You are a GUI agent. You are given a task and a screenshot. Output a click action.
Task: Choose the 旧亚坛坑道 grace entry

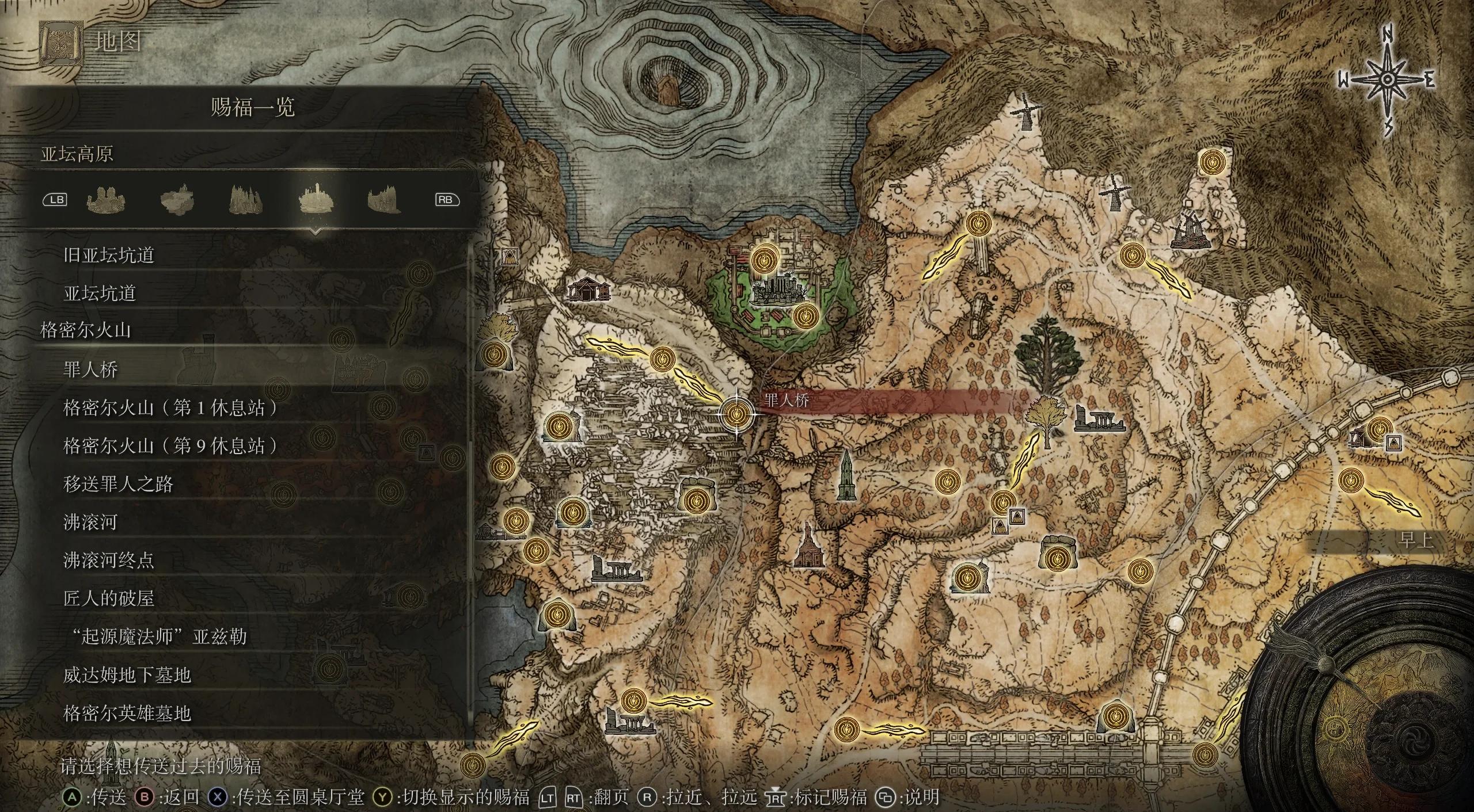tap(109, 255)
